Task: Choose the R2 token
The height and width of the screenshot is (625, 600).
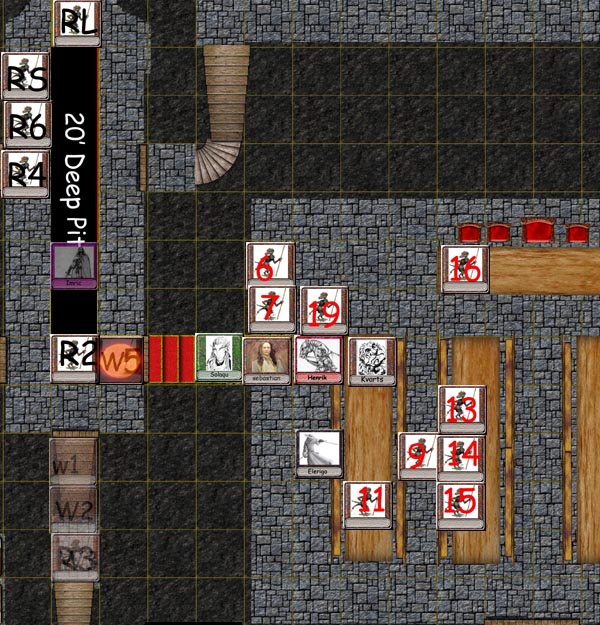Action: [x=75, y=358]
